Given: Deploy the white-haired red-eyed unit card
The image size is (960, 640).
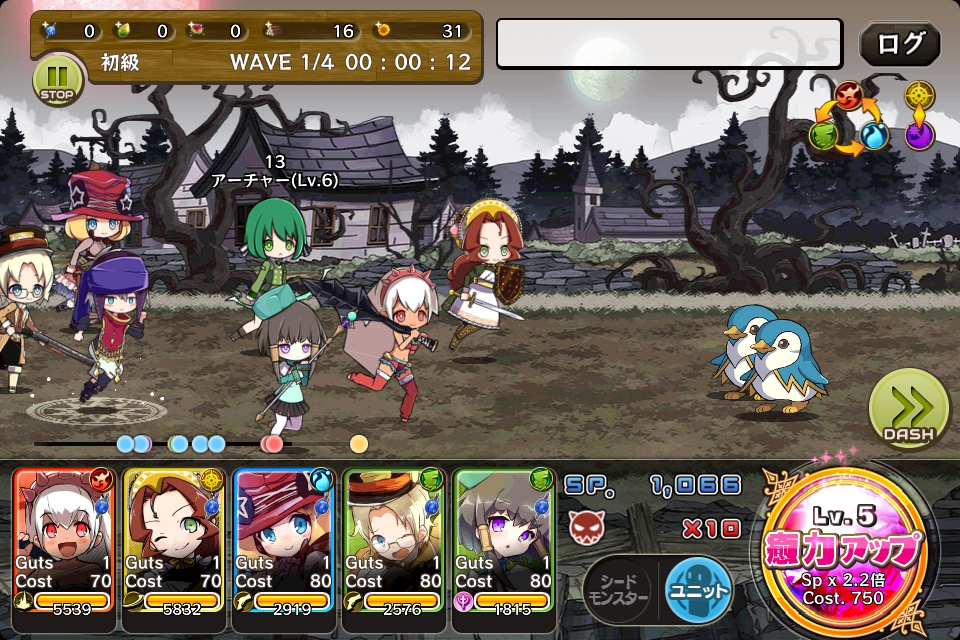Looking at the screenshot, I should (64, 540).
